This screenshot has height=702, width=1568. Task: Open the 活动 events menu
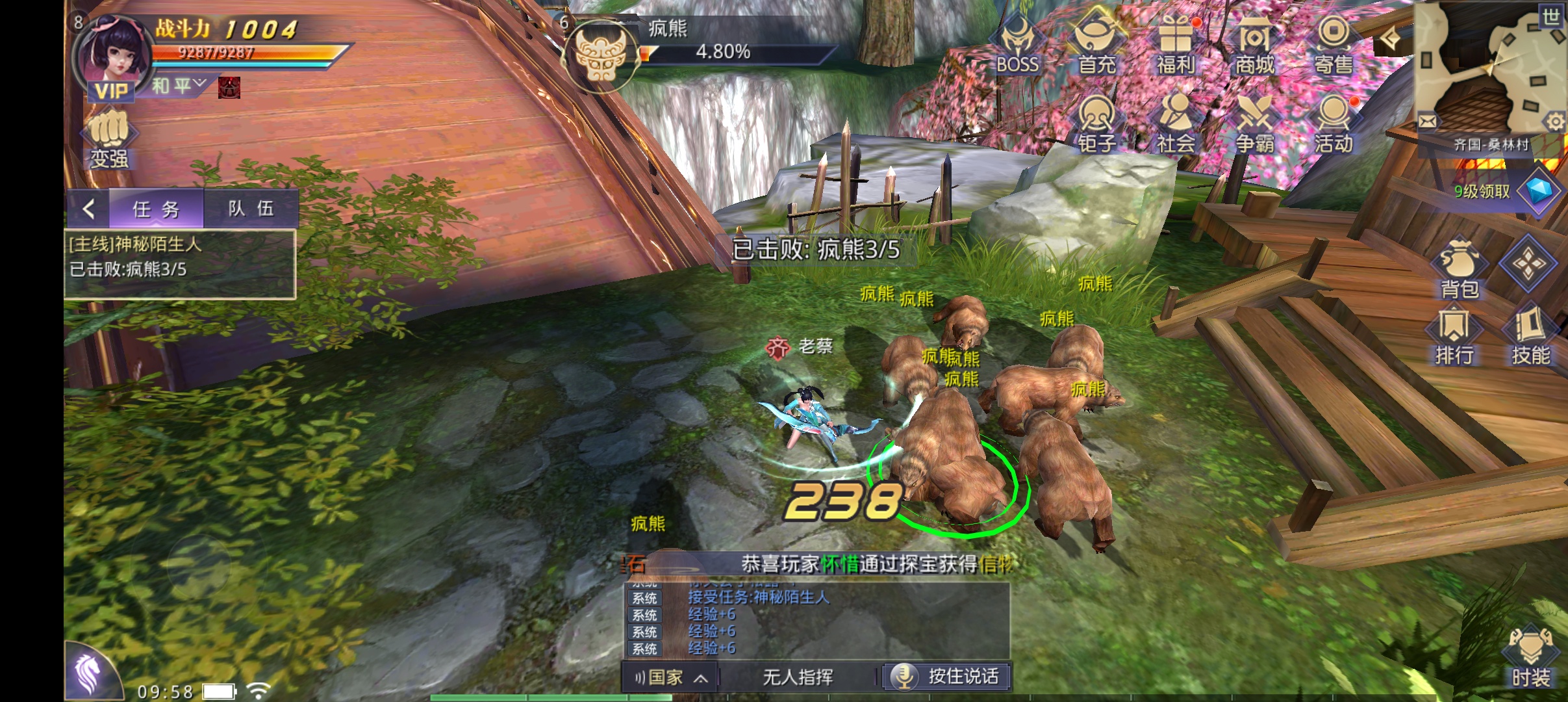click(1334, 123)
